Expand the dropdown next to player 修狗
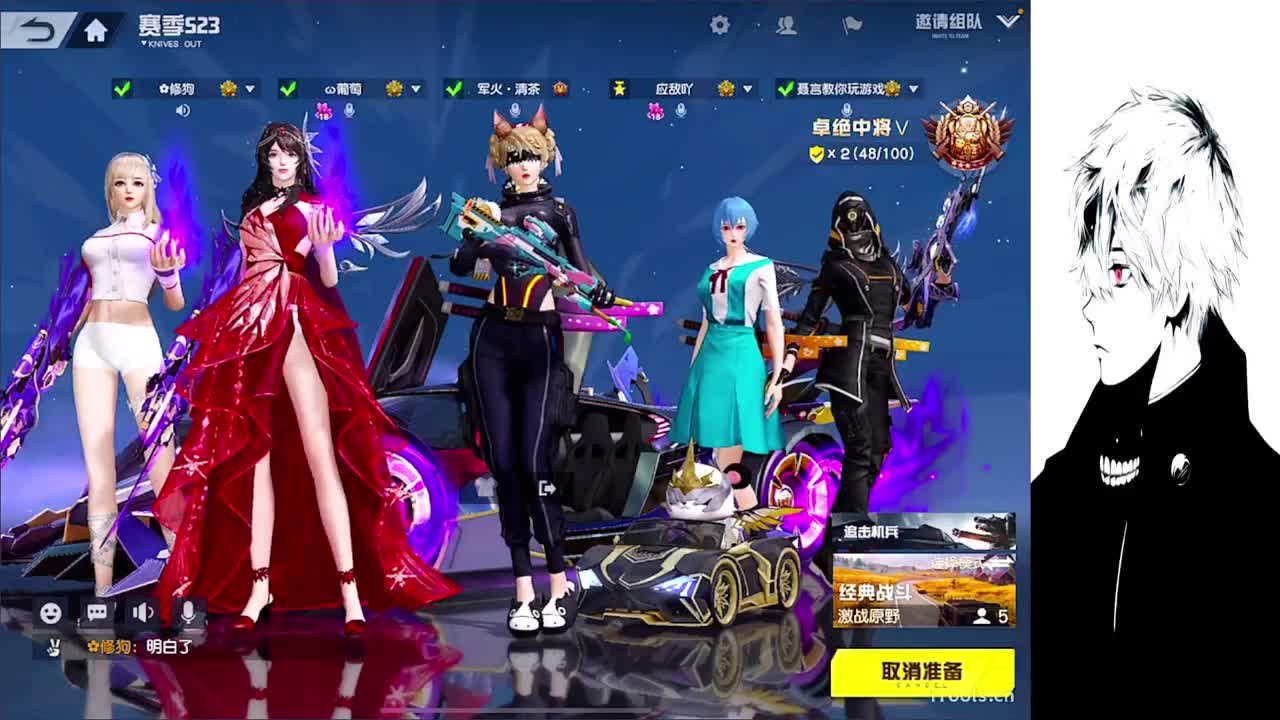 (x=248, y=88)
